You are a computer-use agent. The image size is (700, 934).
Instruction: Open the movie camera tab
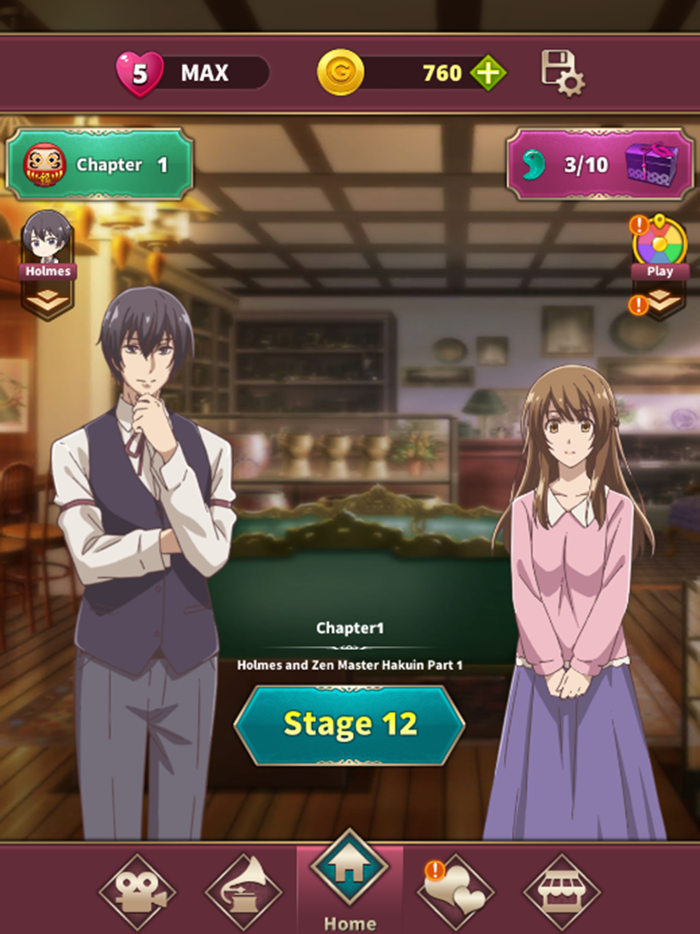pos(136,892)
